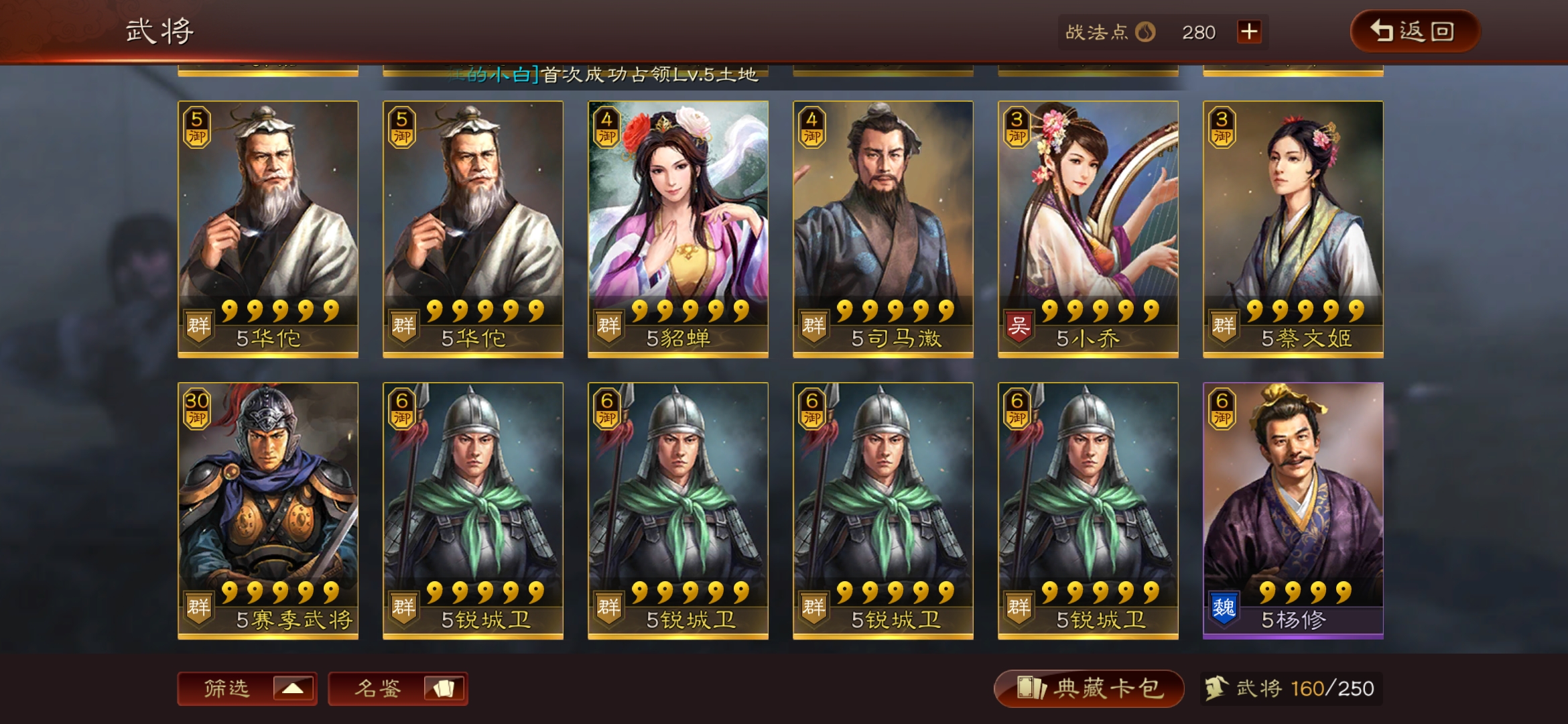Open the 典藏卡包 card pack collection
The height and width of the screenshot is (724, 1568).
coord(1088,688)
